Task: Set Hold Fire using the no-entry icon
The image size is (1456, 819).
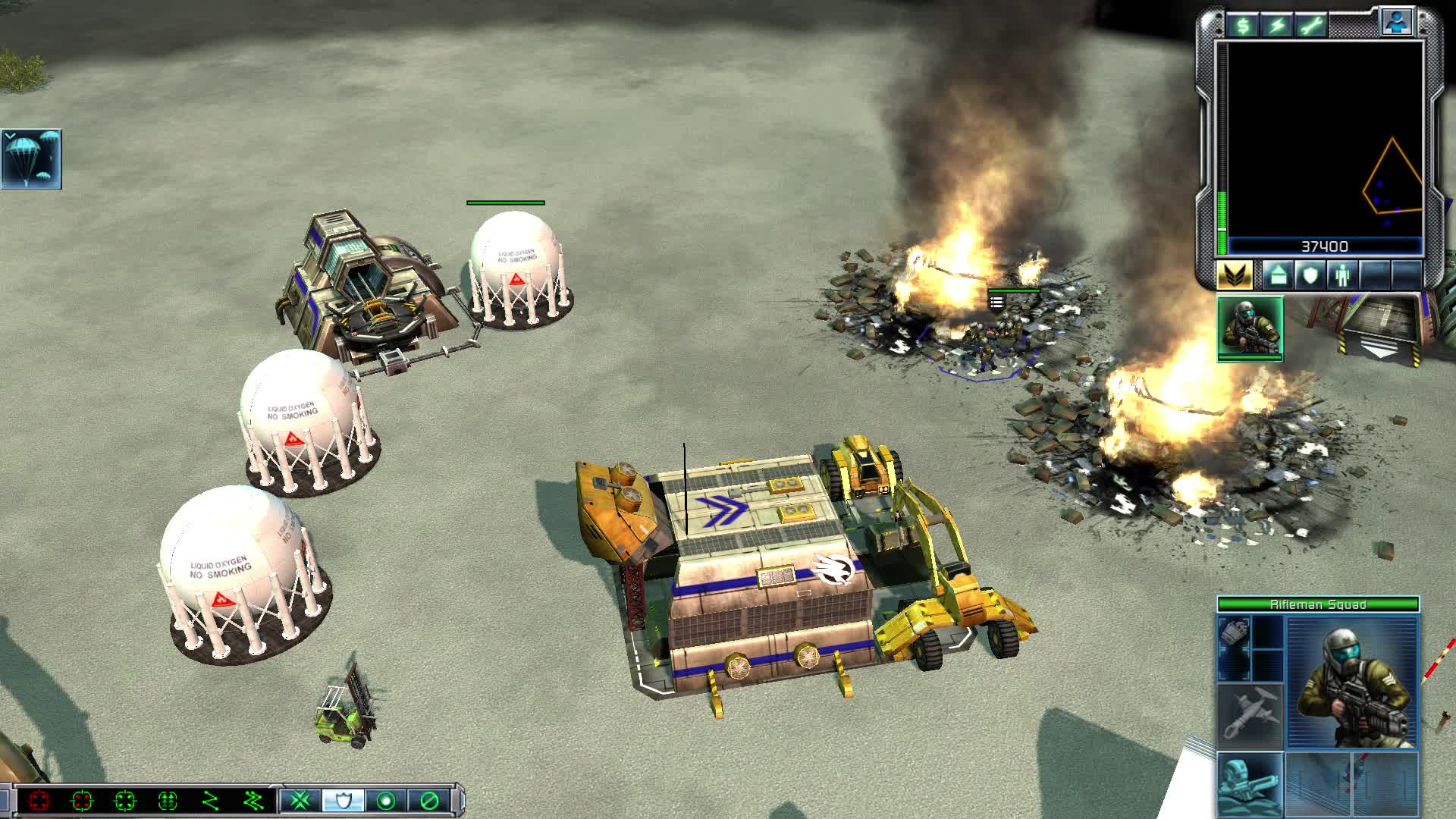Action: coord(428,799)
